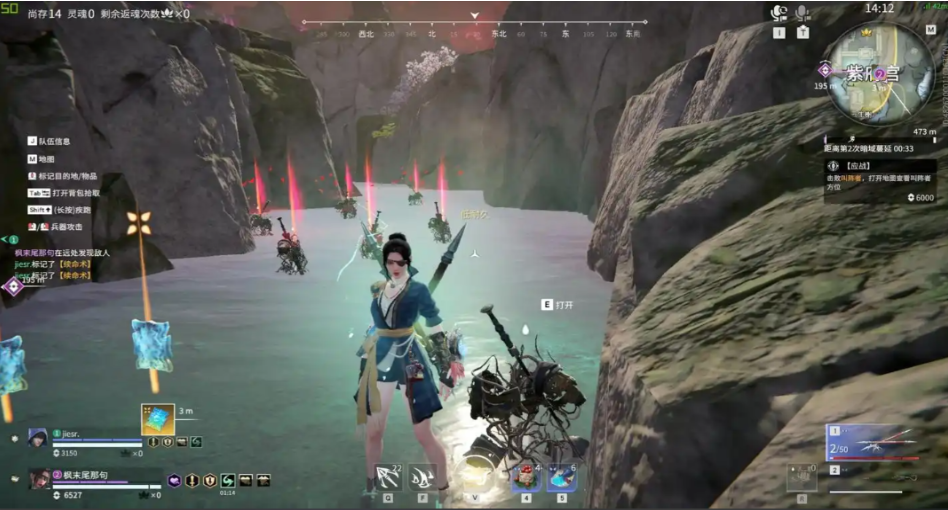948x510 pixels.
Task: Select teammate 枫末尾那句's portrait
Action: 40,479
